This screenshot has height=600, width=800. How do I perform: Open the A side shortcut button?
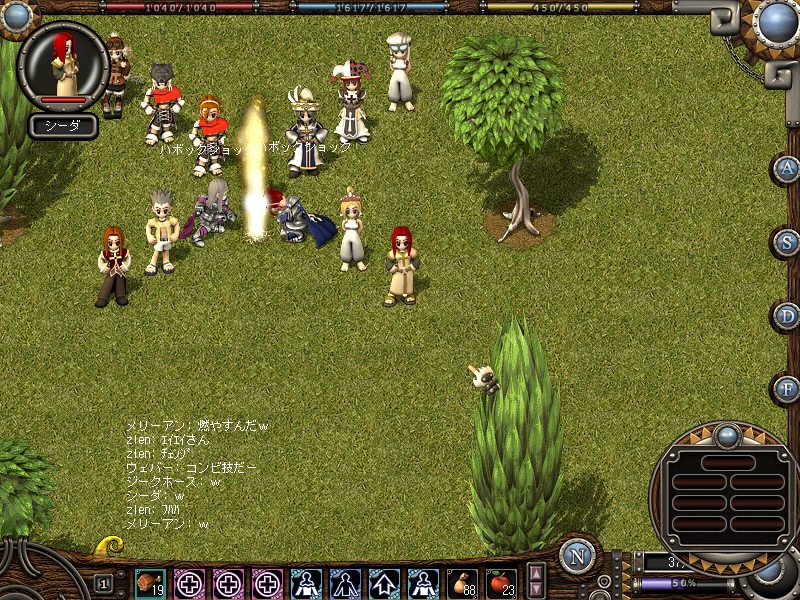click(787, 167)
